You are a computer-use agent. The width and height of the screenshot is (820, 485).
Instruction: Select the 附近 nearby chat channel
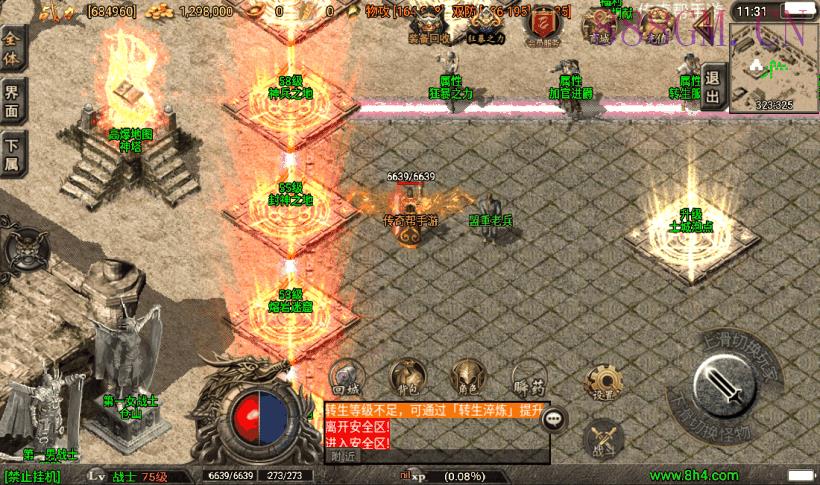point(344,456)
